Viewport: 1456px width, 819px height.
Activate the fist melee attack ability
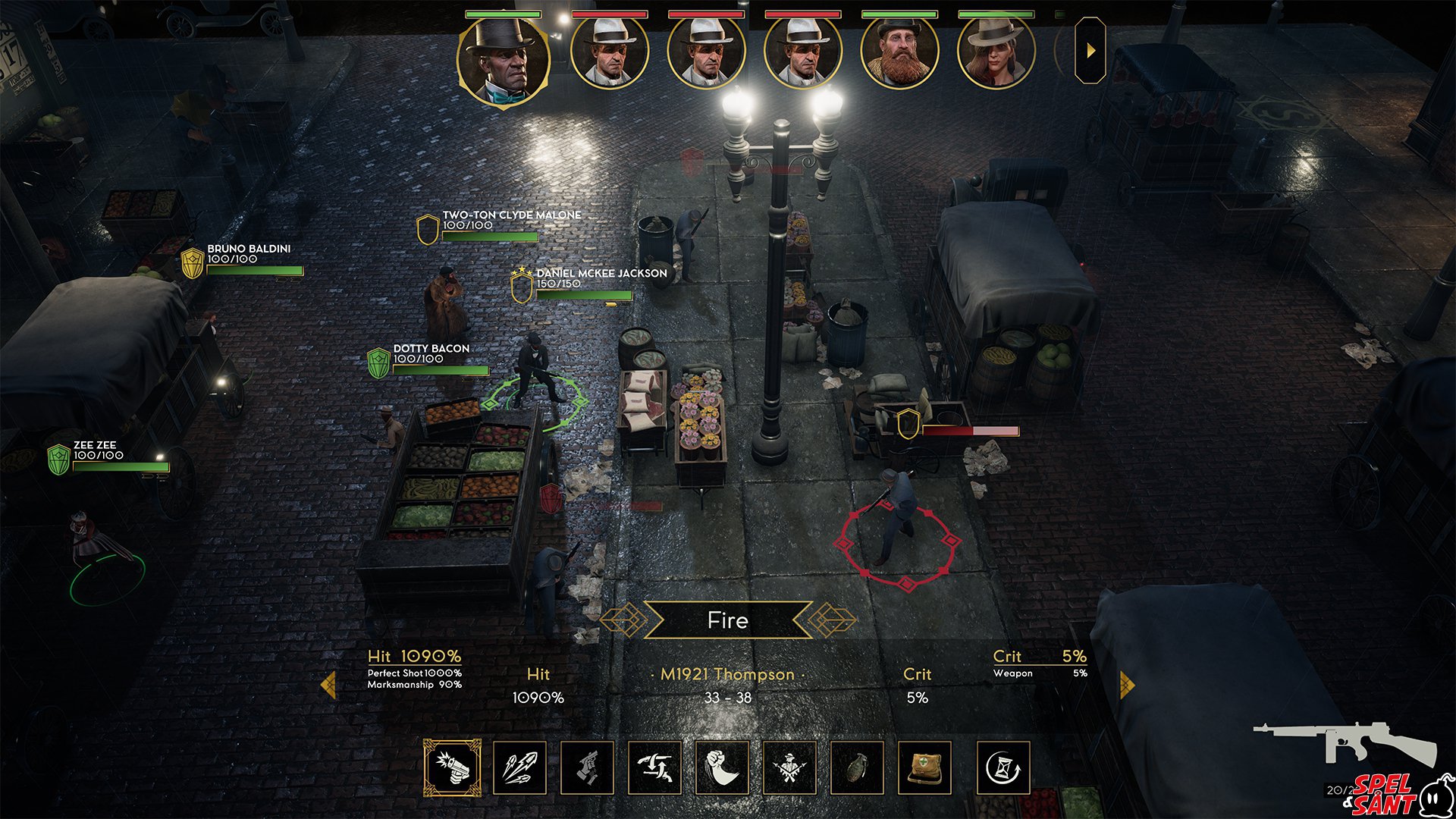722,768
